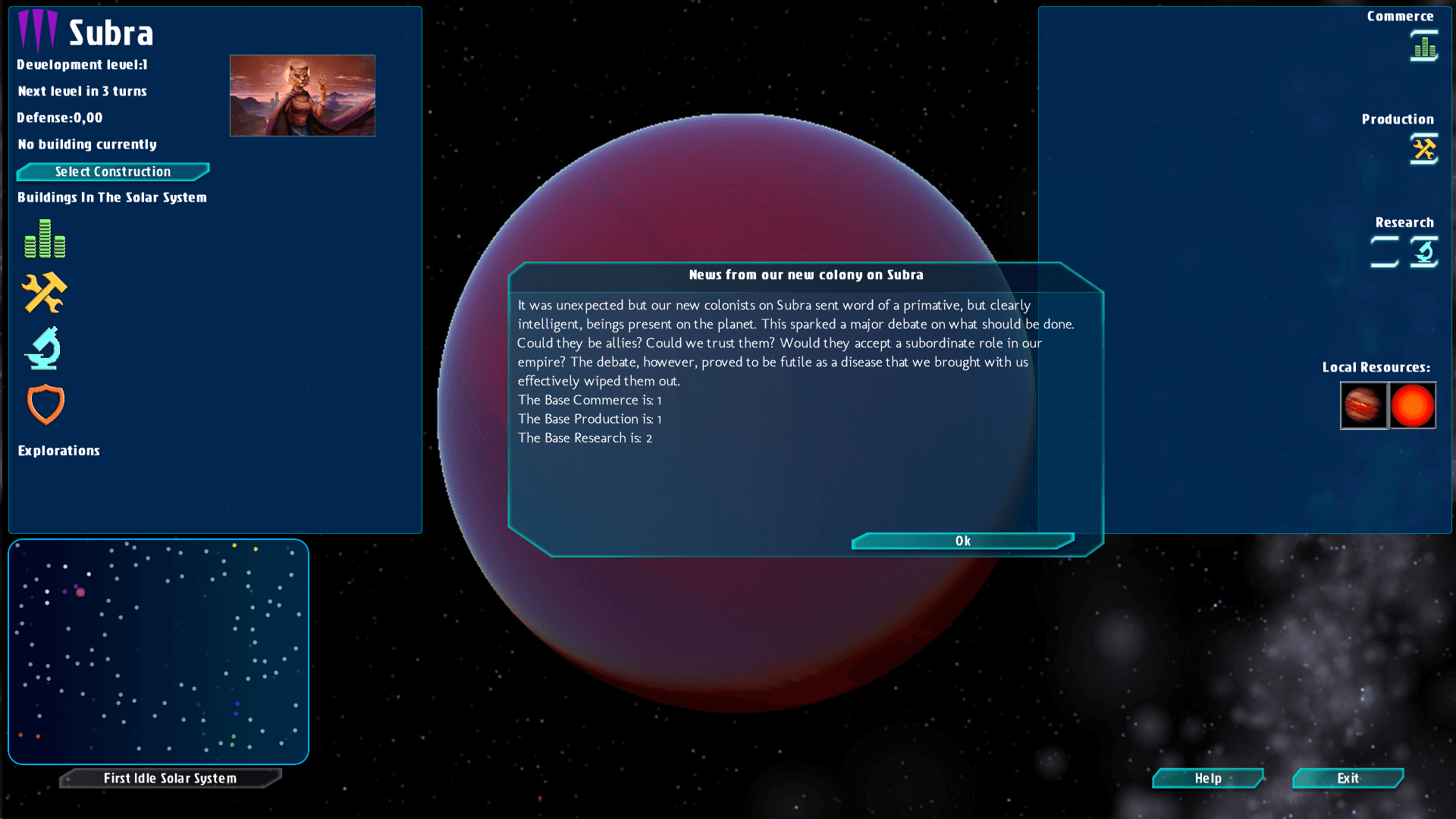Click the Research microscope slot
Screen dimensions: 1456x819
(x=1424, y=252)
